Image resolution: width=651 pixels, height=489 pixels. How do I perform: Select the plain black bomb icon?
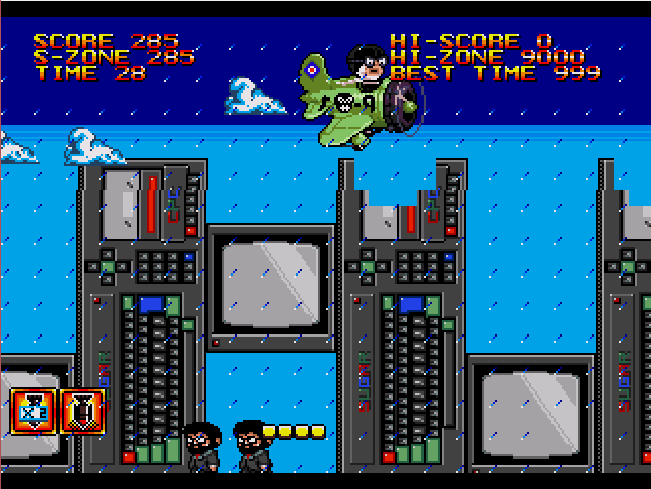point(81,411)
